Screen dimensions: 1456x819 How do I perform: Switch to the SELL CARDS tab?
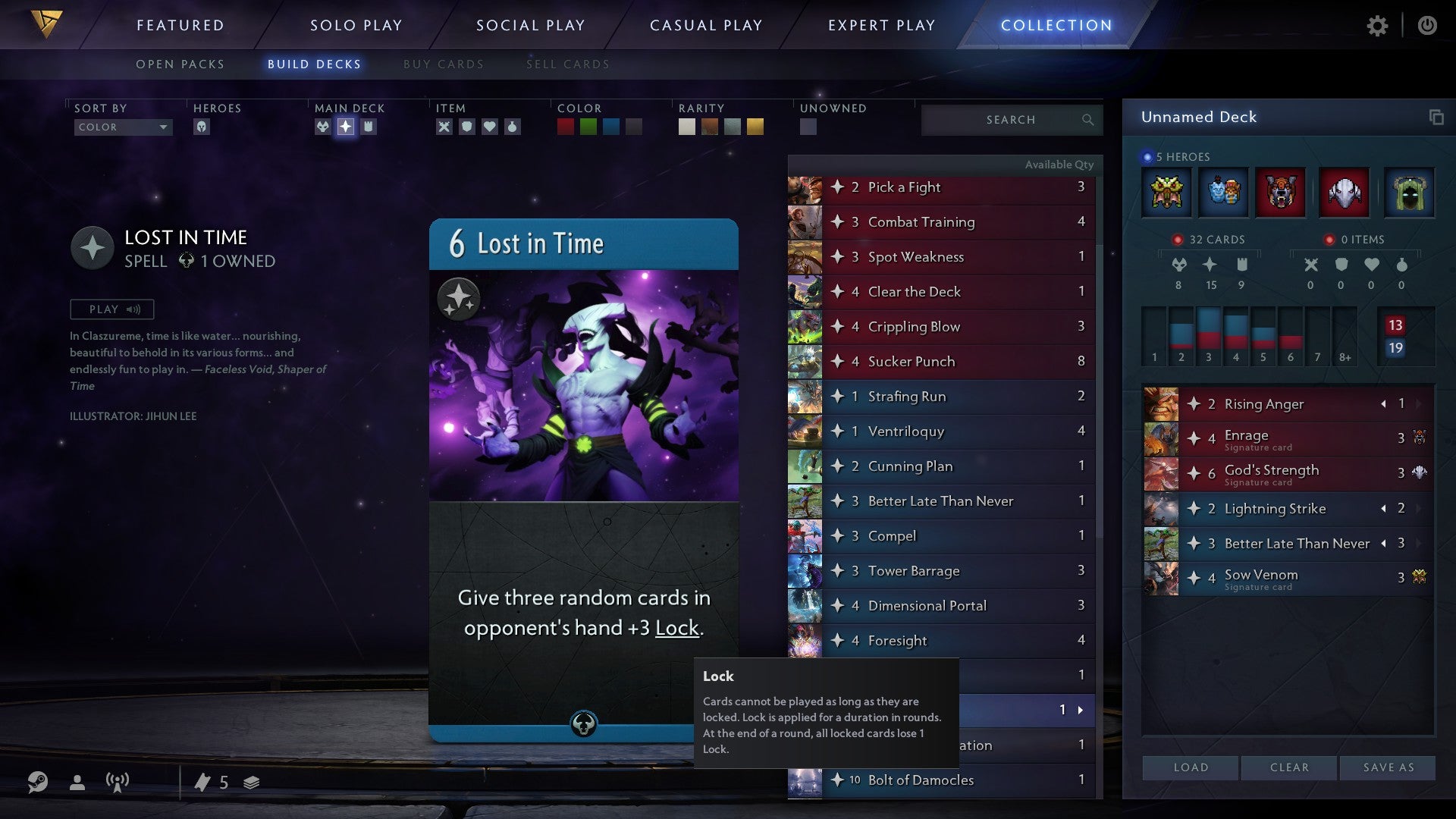coord(566,64)
